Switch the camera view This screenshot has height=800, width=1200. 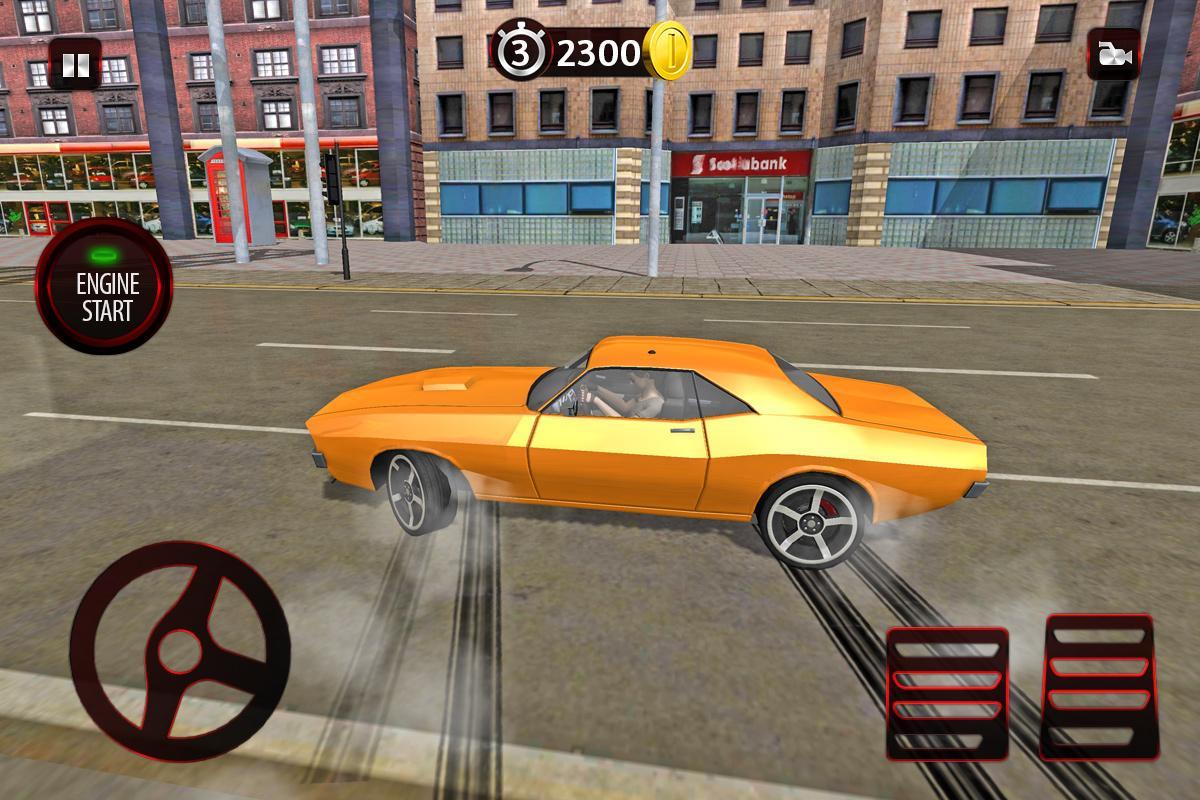[1113, 55]
